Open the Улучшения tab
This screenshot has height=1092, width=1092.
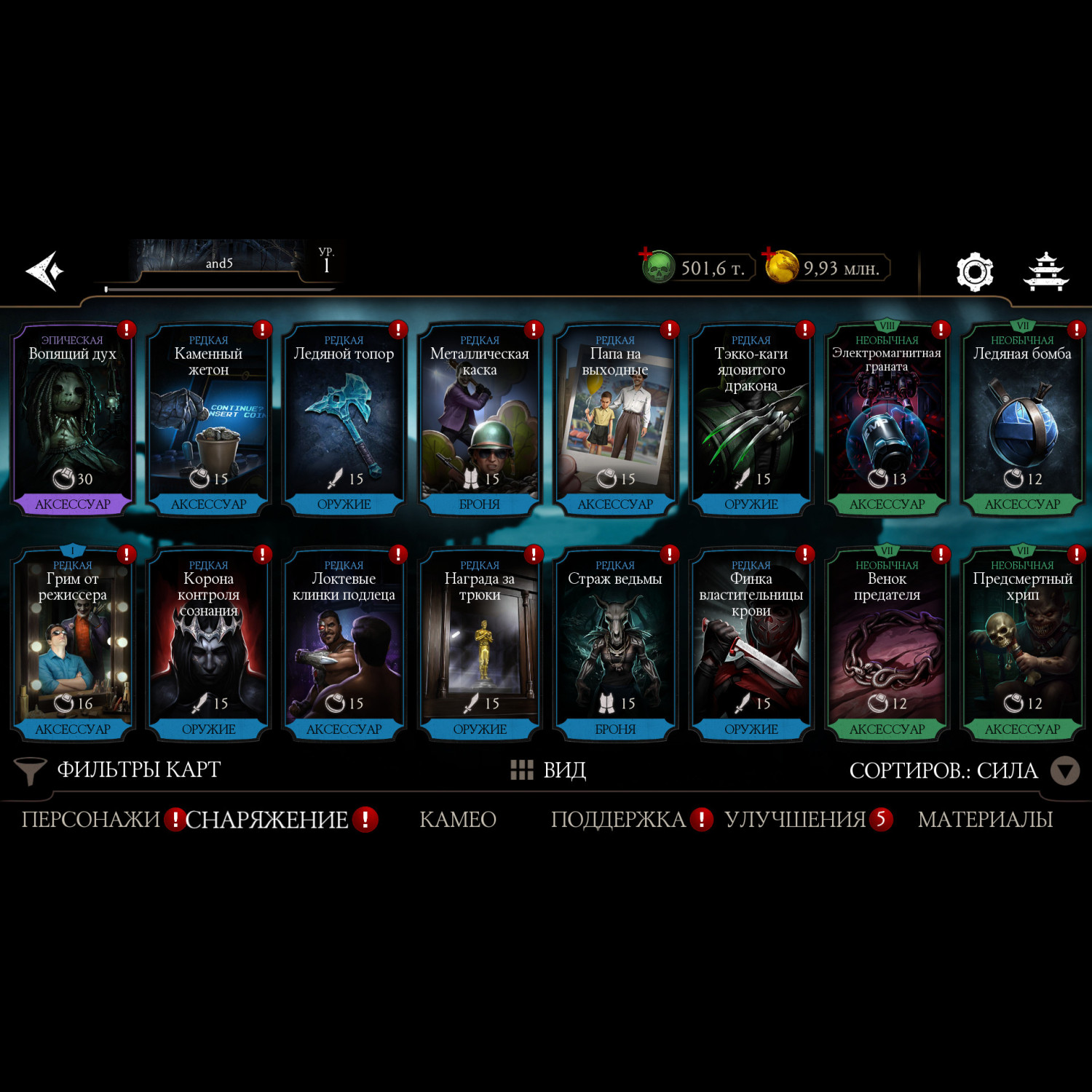coord(795,820)
